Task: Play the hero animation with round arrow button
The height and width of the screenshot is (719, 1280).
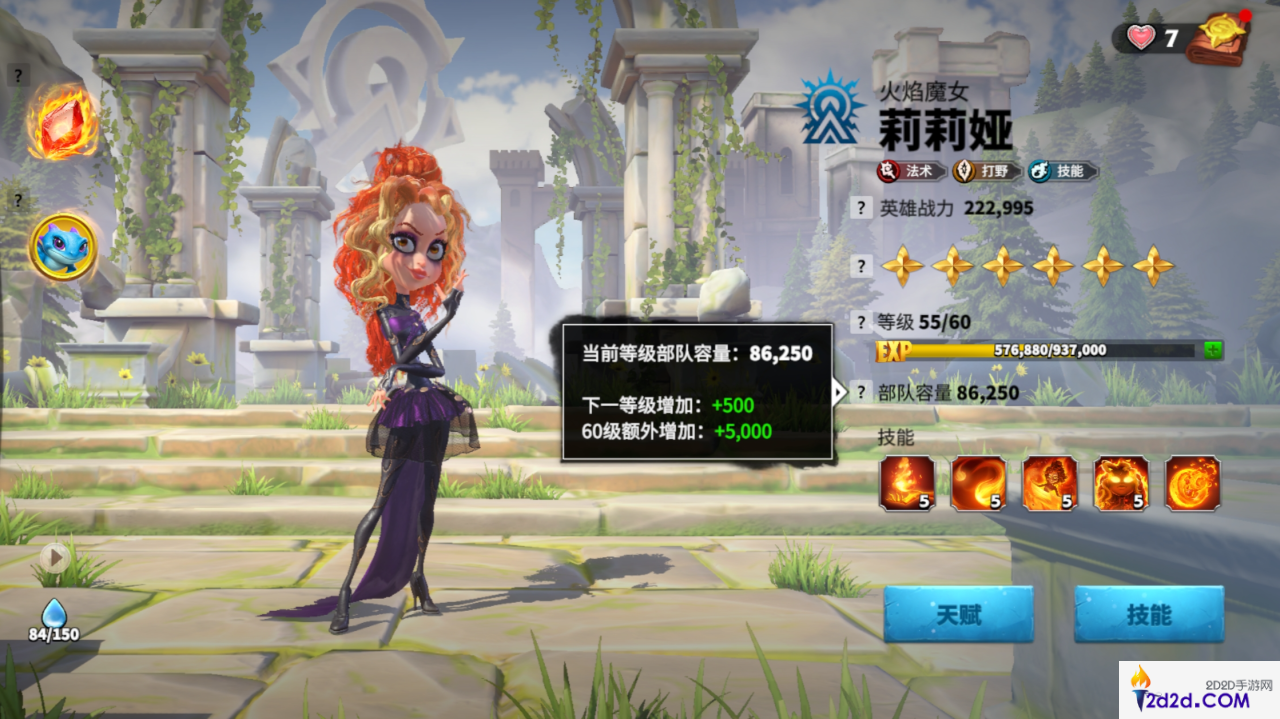Action: coord(54,558)
